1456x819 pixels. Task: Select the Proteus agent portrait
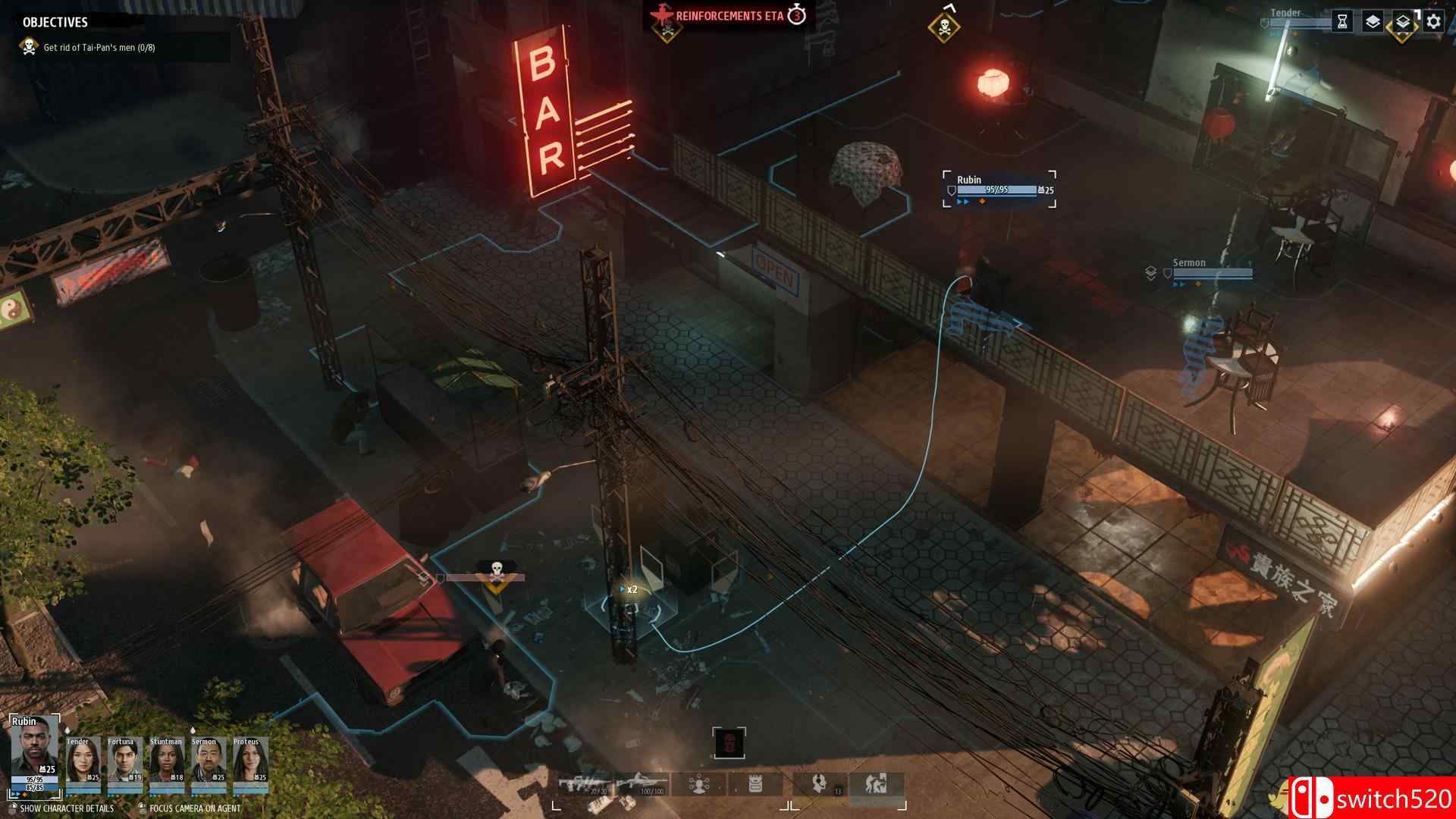(249, 764)
